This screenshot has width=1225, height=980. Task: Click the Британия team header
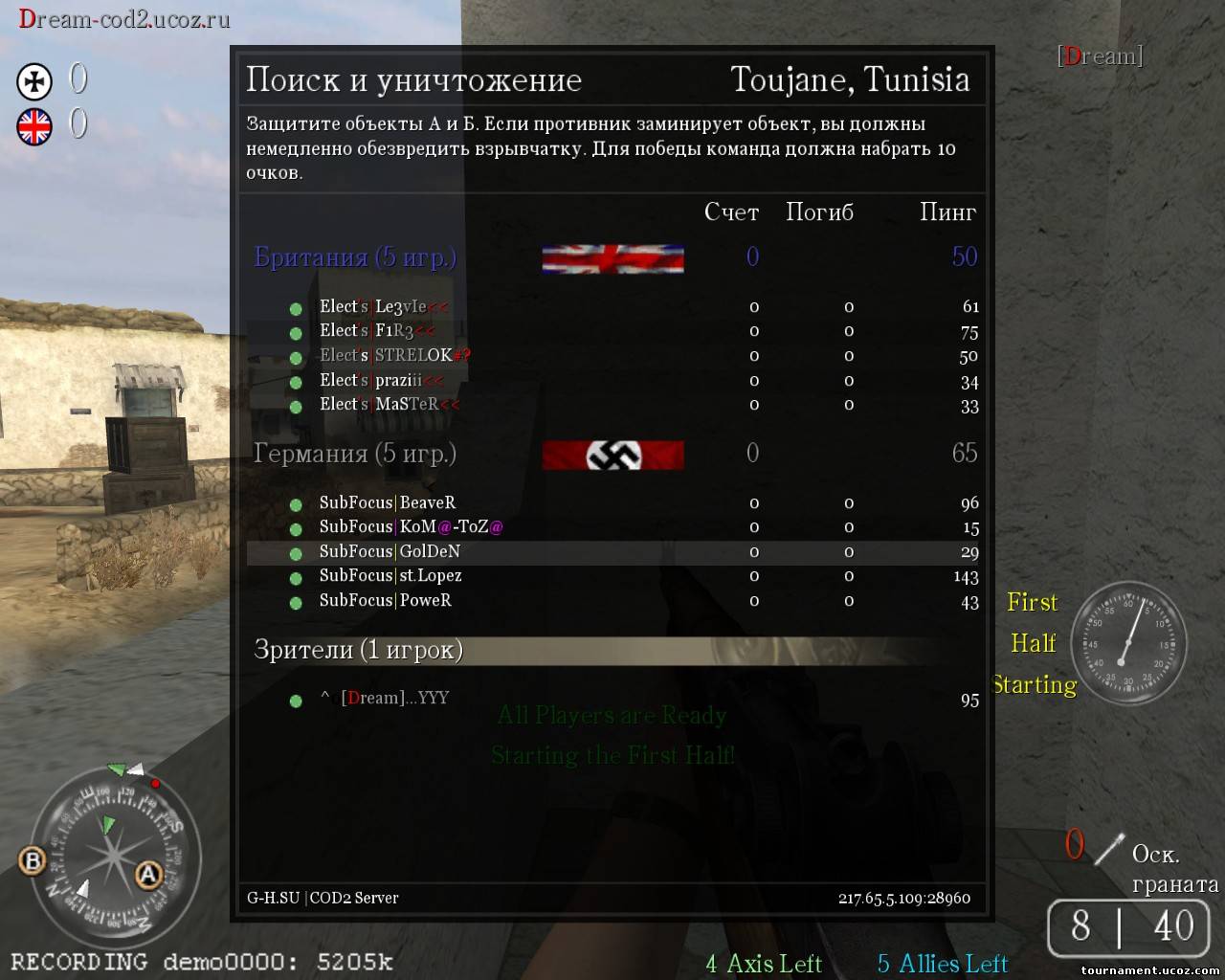pos(355,257)
